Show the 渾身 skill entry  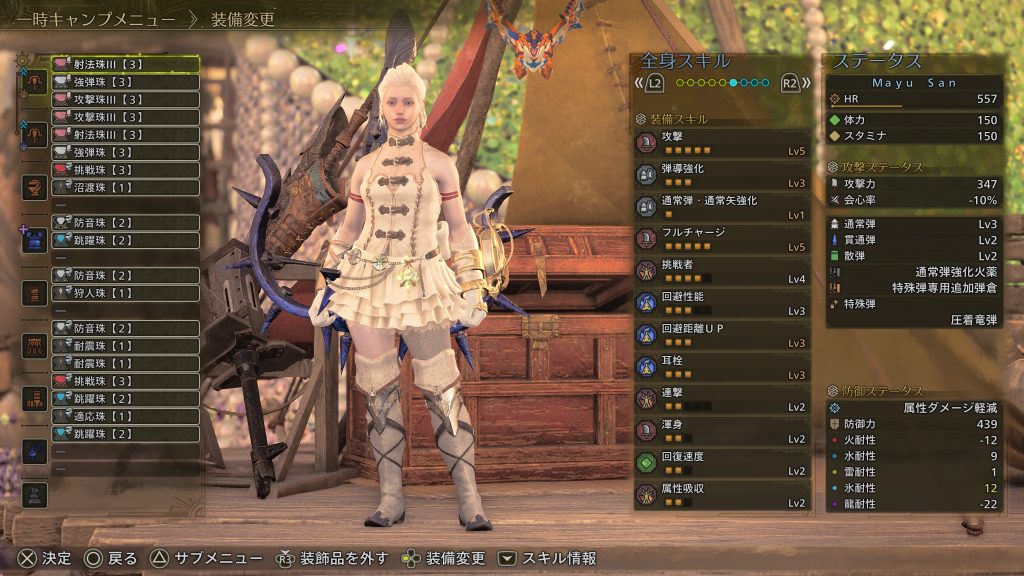pos(721,431)
